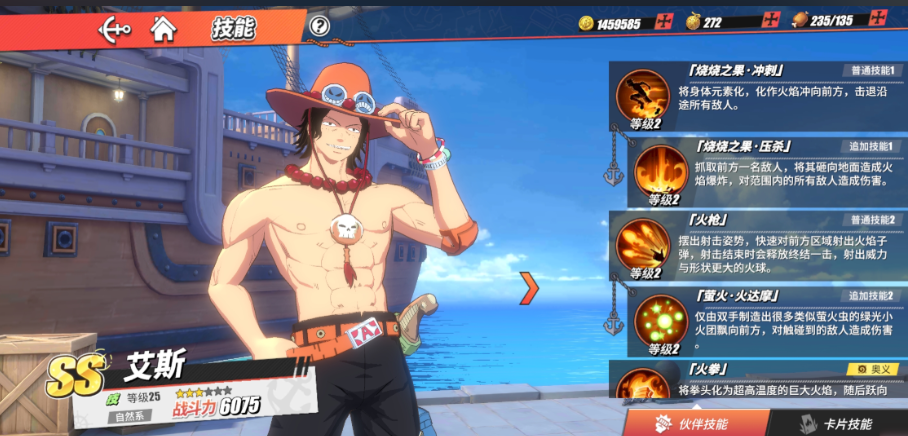Switch to the 伙伴技能 tab

(x=690, y=423)
